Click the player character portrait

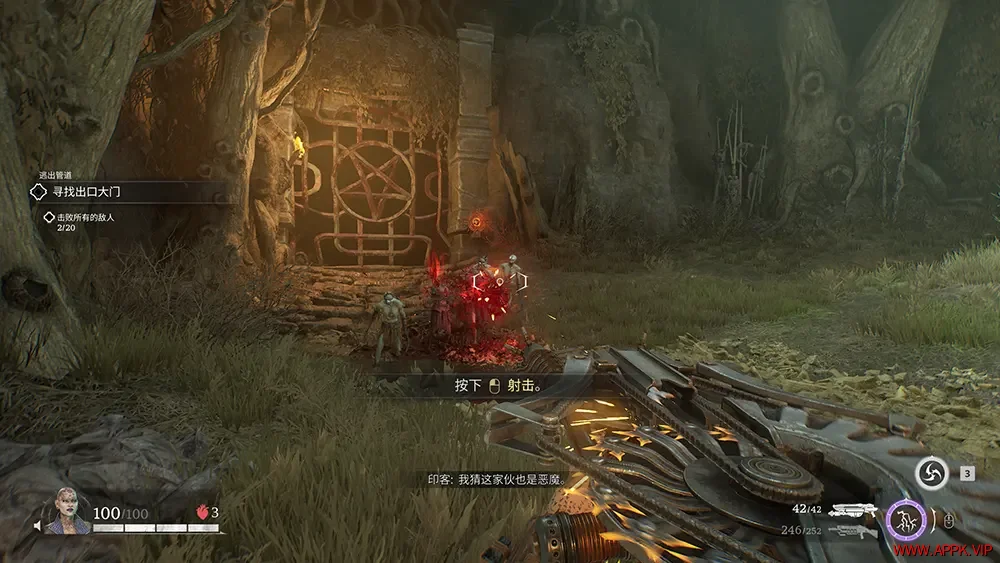click(68, 511)
